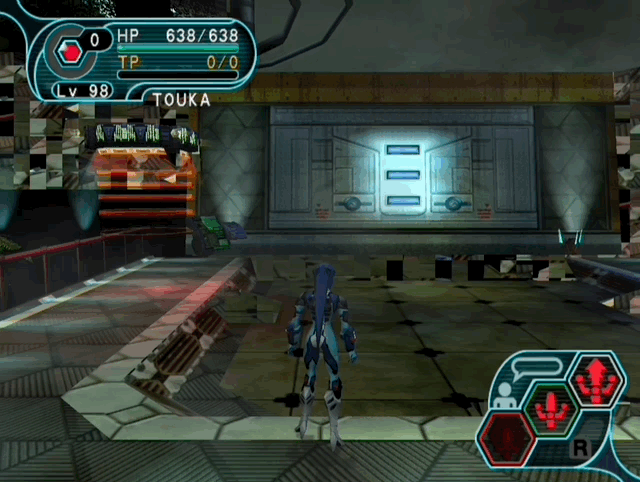Activate the green-bordered normal attack hexagon
This screenshot has height=482, width=640.
point(550,408)
